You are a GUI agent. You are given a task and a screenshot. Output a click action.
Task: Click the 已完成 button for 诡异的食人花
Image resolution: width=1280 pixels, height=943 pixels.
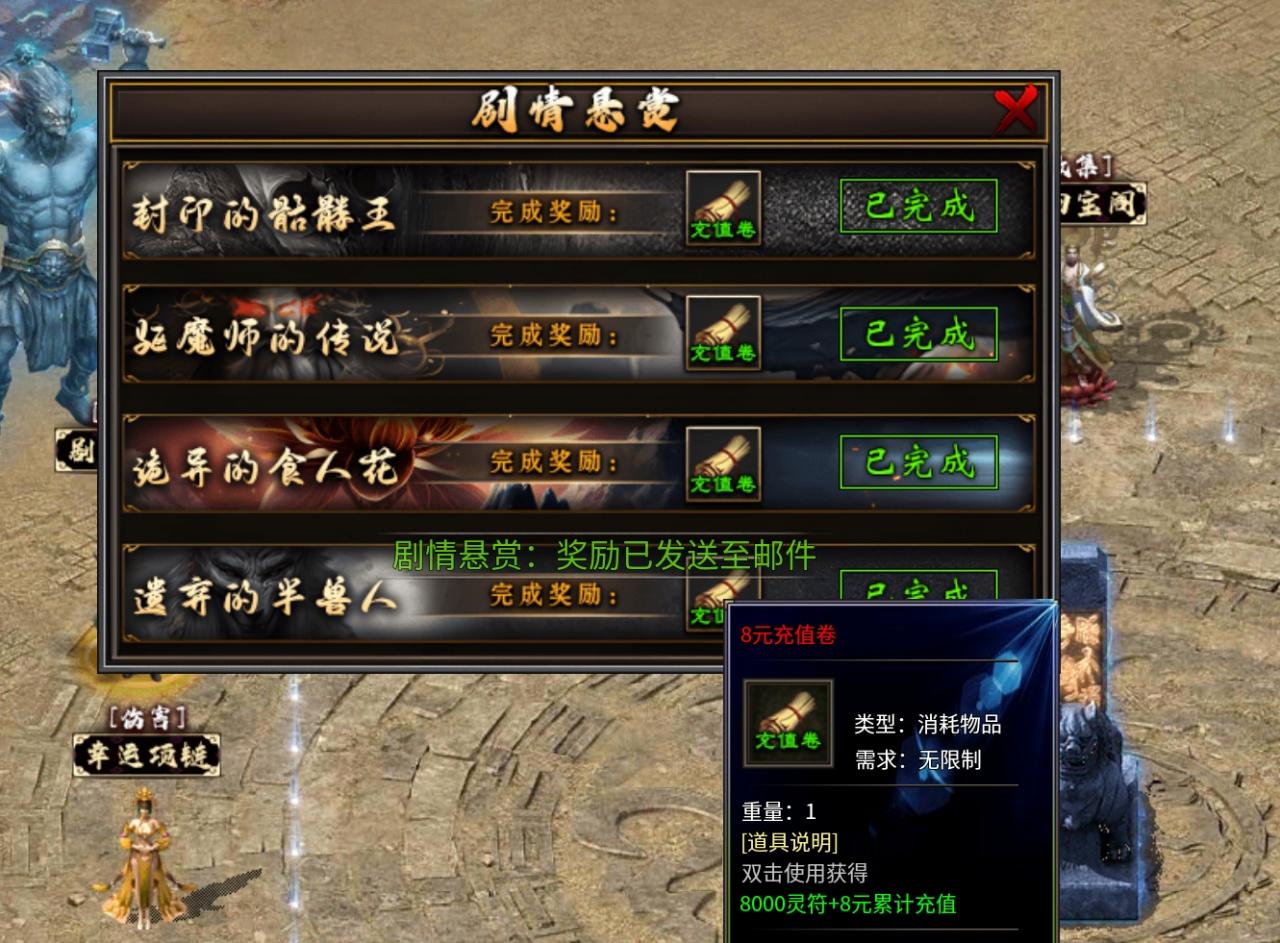click(917, 463)
